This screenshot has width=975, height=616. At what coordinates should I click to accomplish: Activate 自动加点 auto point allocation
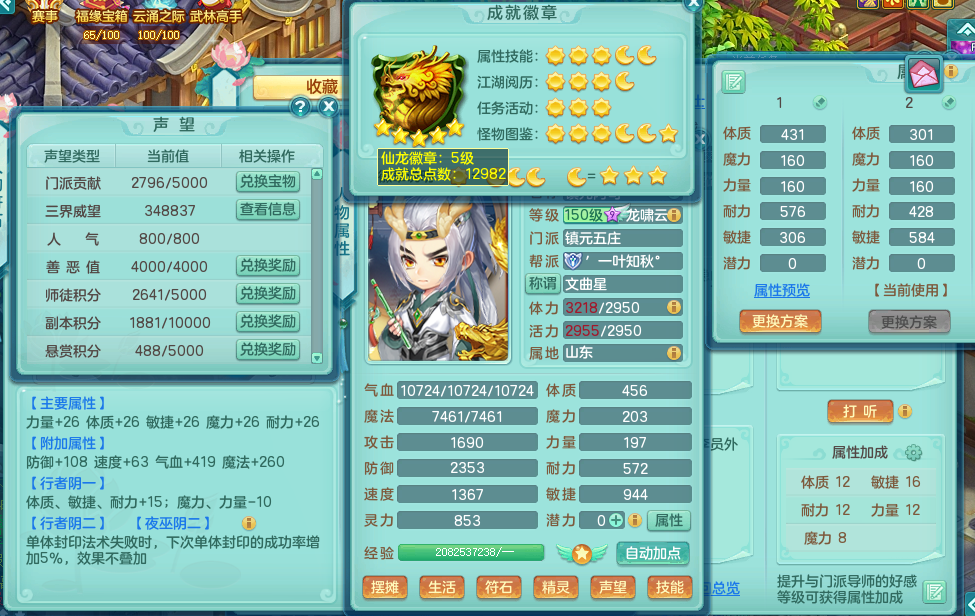pos(653,552)
